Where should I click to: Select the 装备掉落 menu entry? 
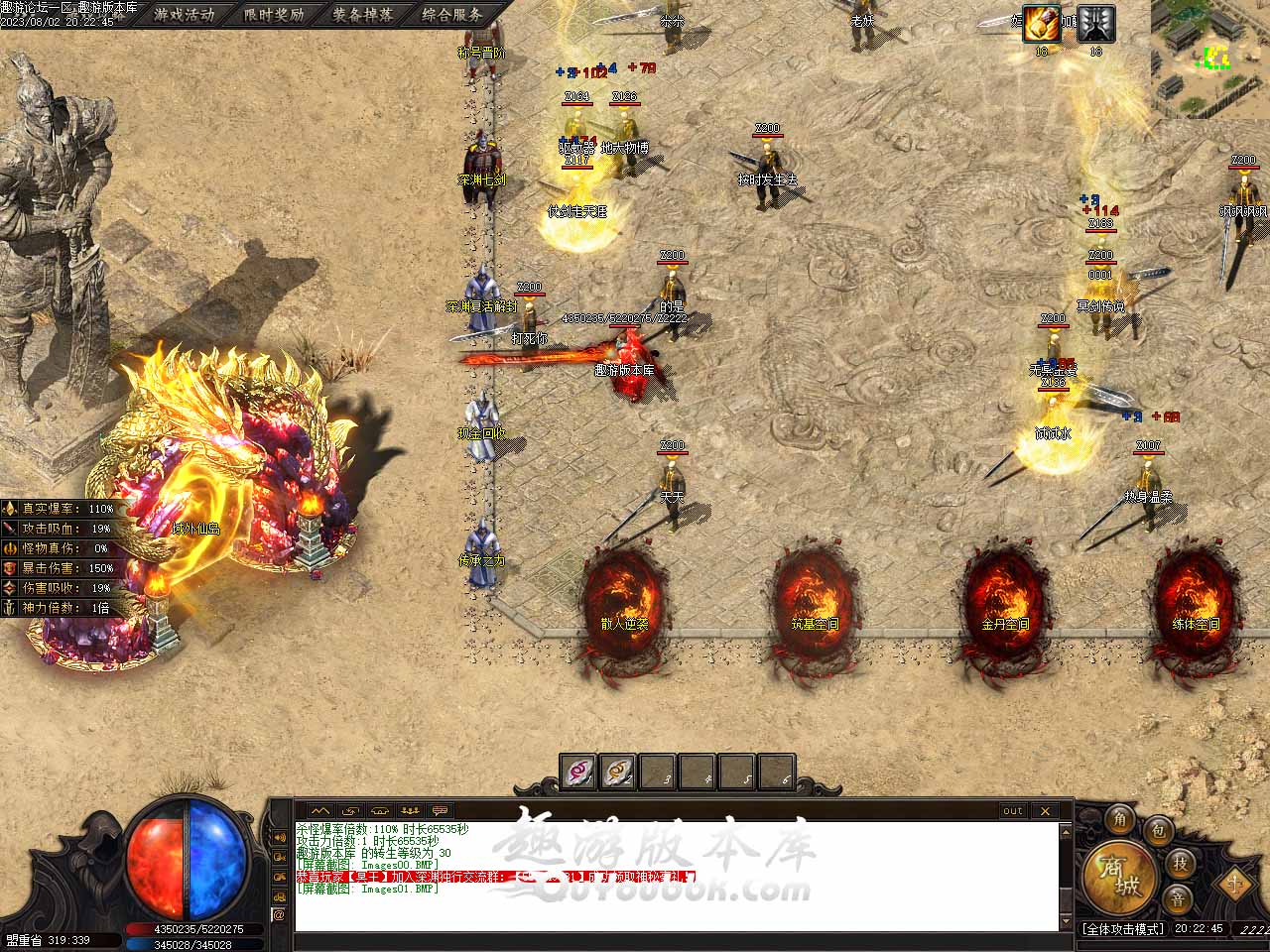pos(362,14)
